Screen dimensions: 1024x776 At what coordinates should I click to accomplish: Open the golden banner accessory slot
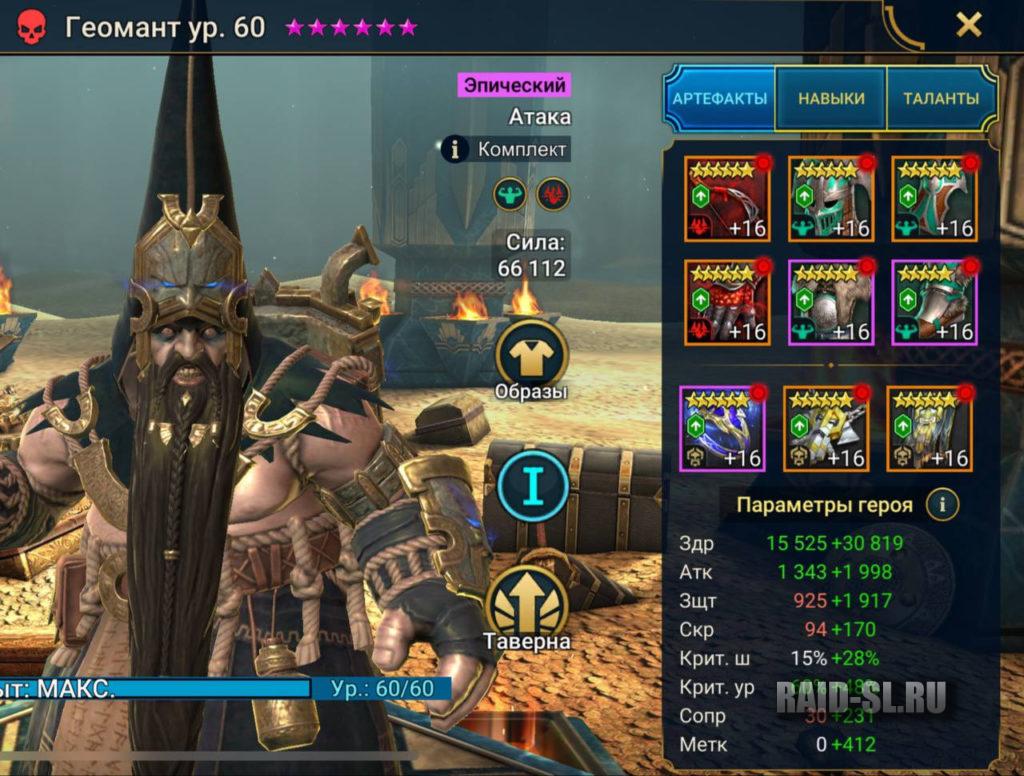[929, 428]
